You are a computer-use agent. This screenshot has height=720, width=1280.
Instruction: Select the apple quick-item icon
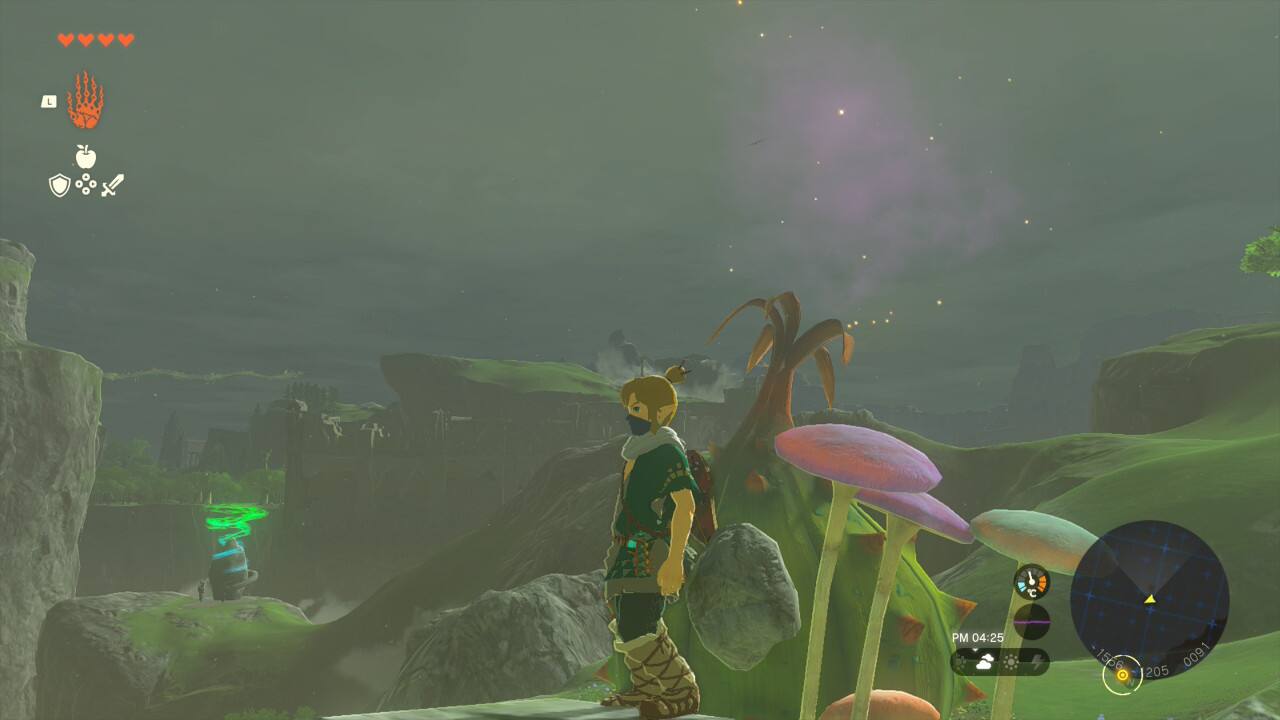coord(86,157)
